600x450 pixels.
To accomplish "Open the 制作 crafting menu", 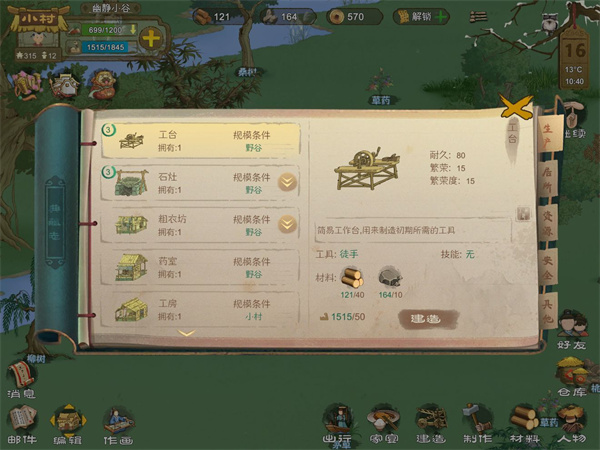I will pyautogui.click(x=478, y=423).
